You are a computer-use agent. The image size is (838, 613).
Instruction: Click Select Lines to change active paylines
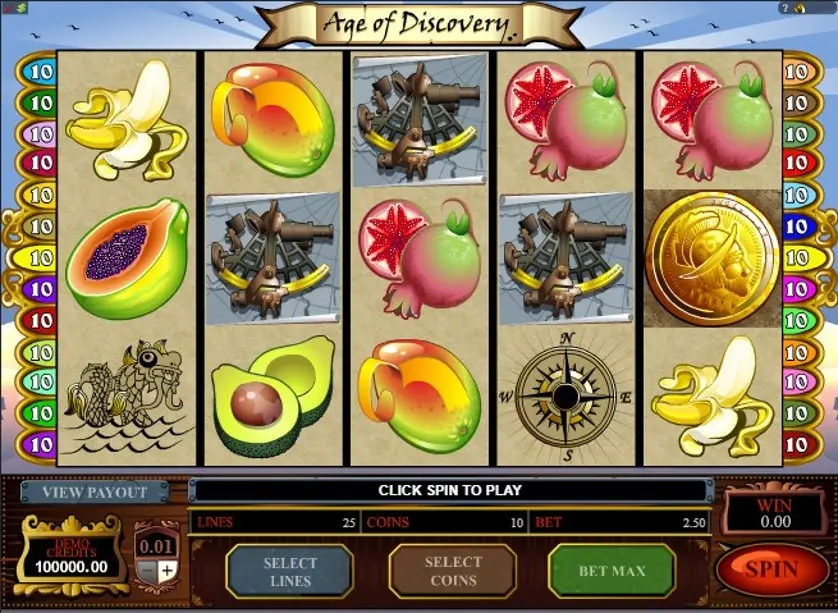coord(290,571)
